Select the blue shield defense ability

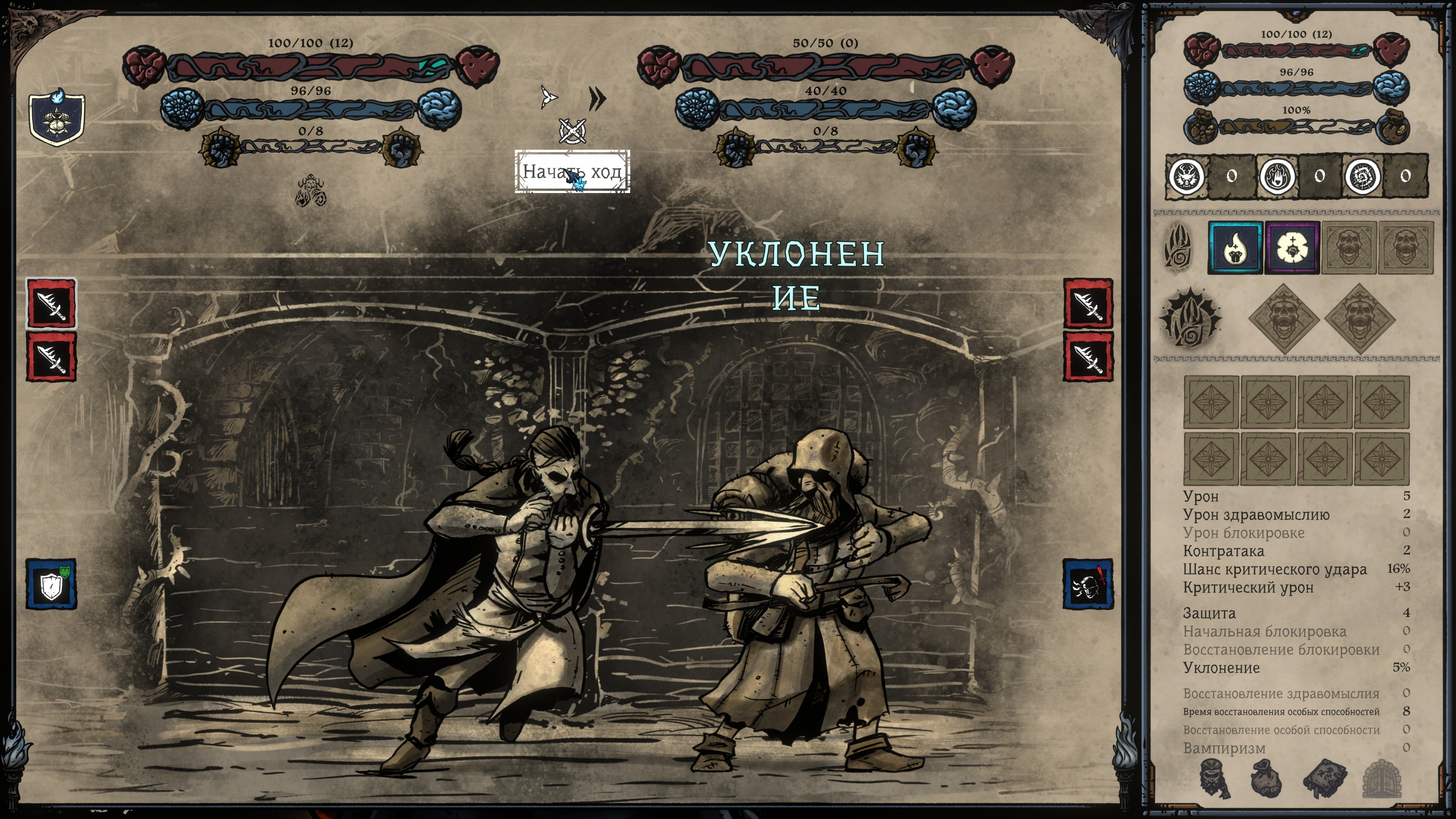pyautogui.click(x=52, y=584)
